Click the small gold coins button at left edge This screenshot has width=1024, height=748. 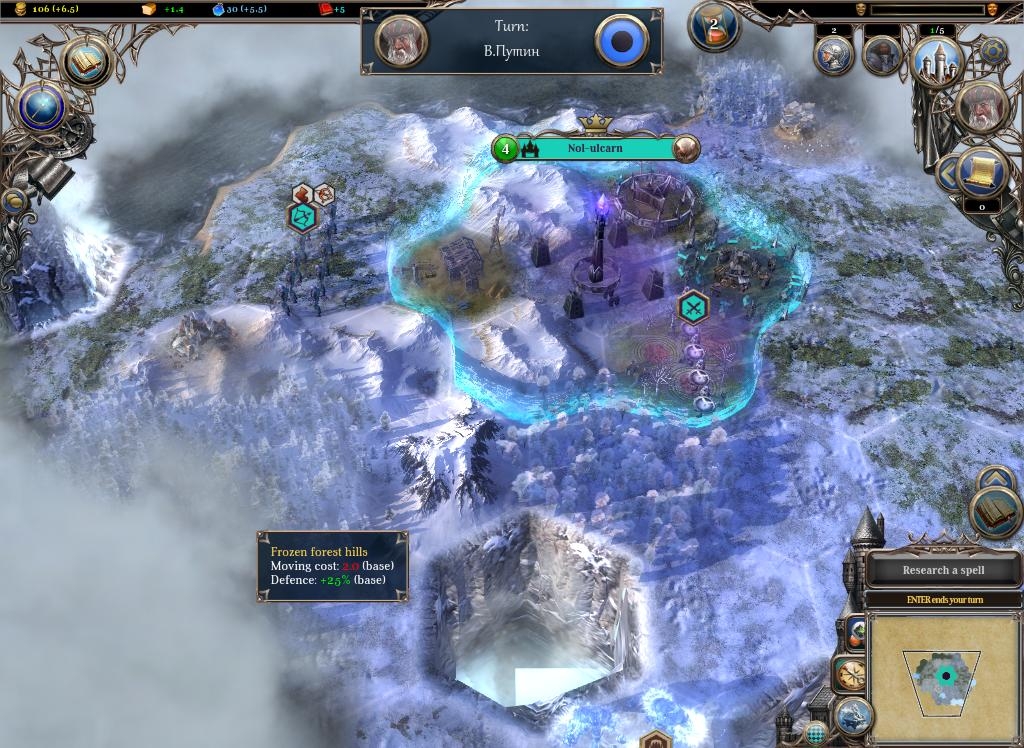(x=14, y=202)
